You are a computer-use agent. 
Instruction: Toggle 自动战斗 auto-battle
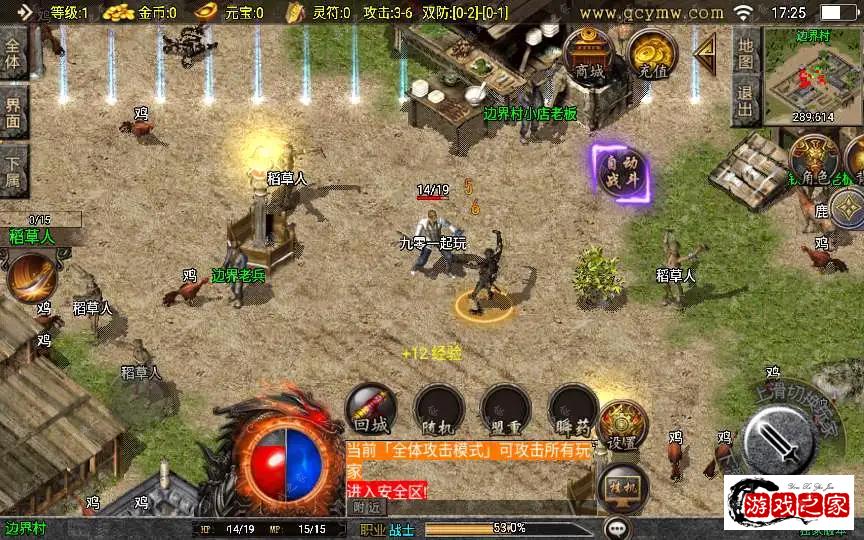tap(620, 171)
